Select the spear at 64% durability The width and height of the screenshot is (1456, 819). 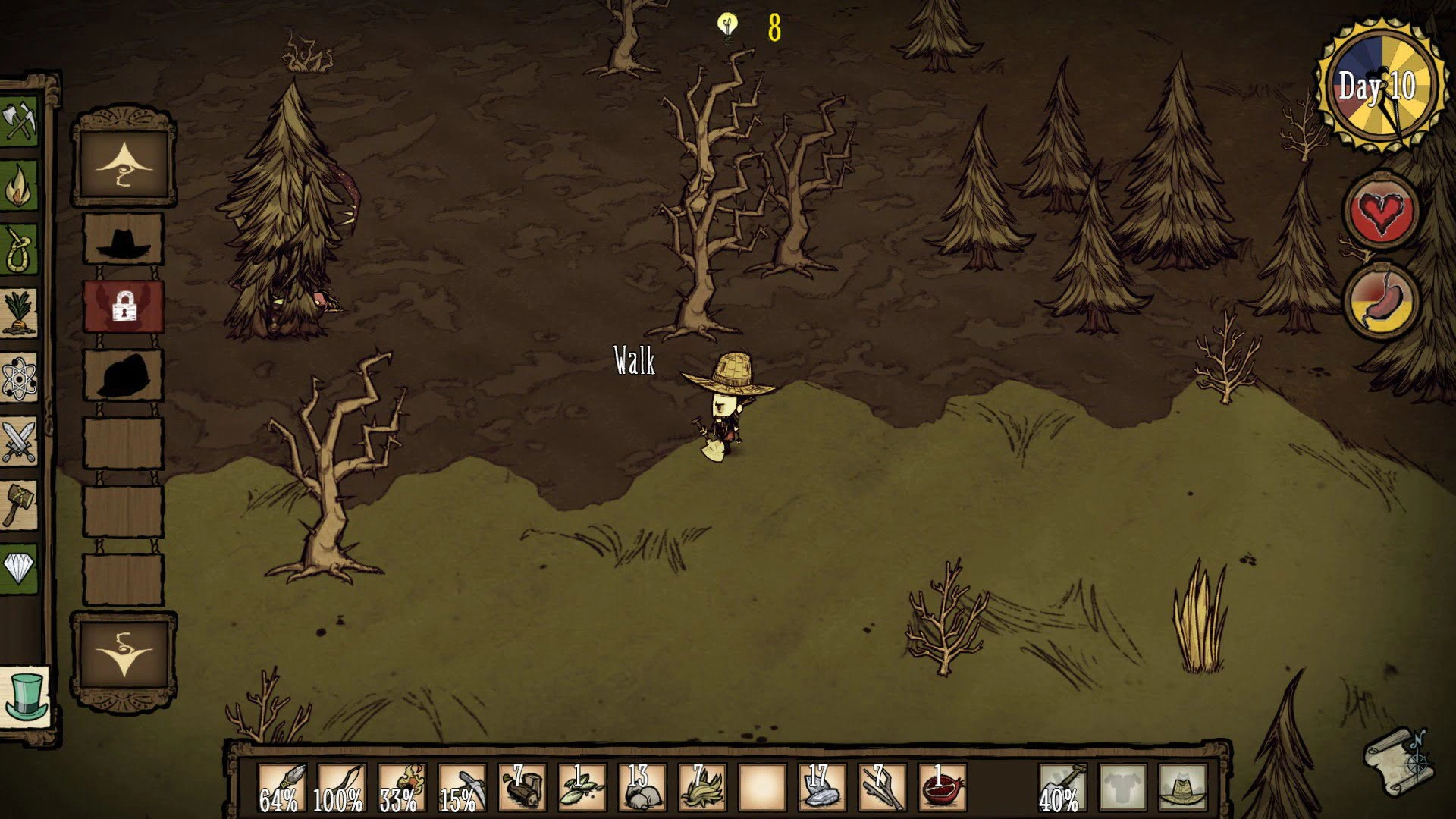click(x=282, y=789)
